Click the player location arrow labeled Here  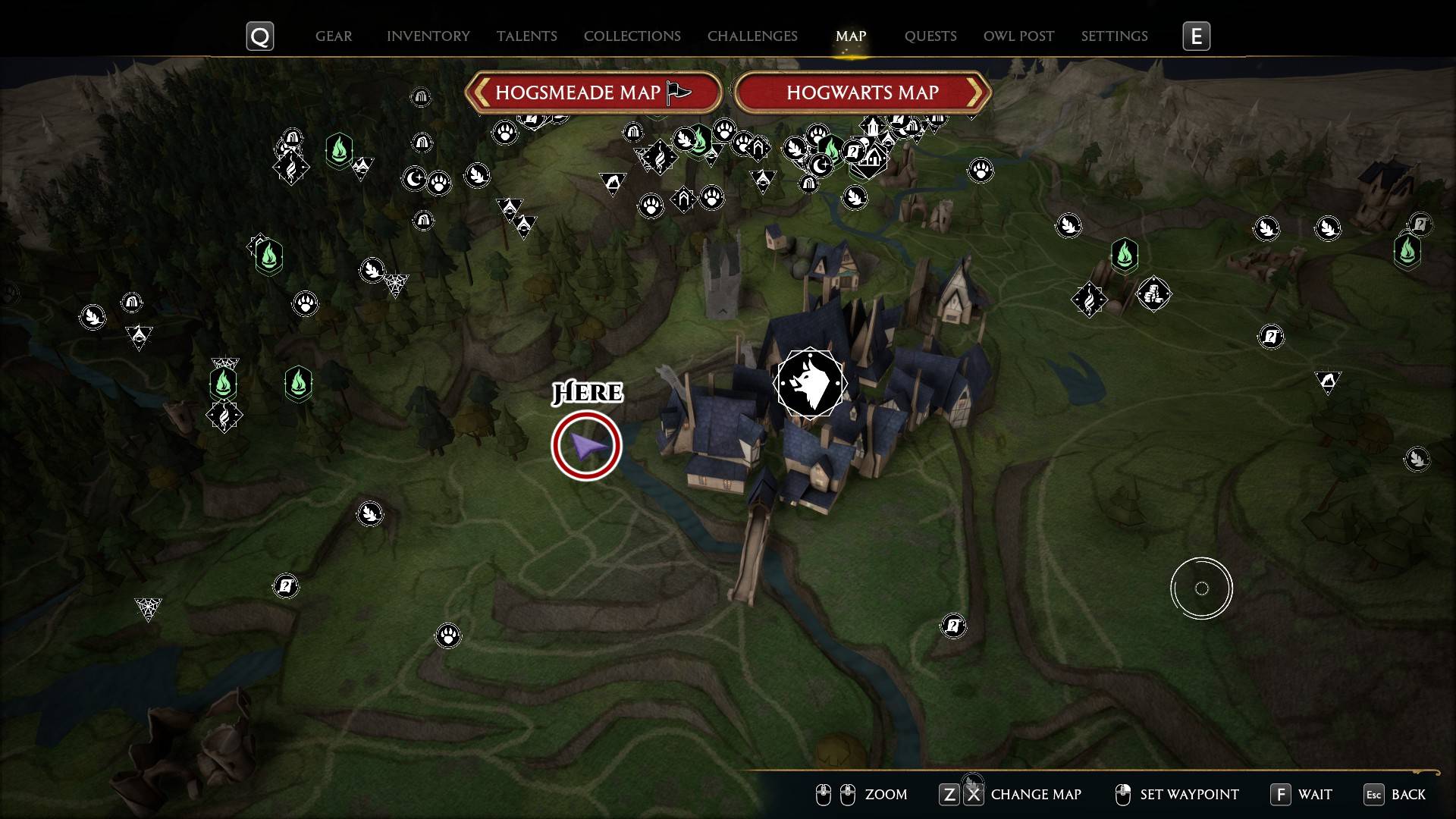(586, 446)
